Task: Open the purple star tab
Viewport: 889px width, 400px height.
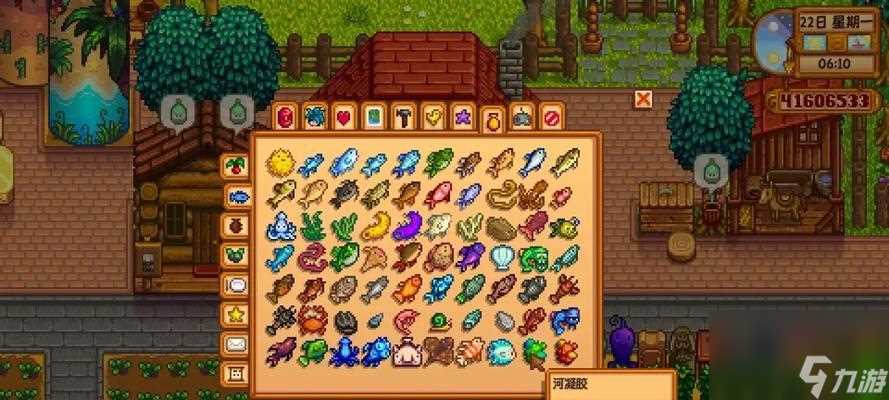Action: point(462,117)
